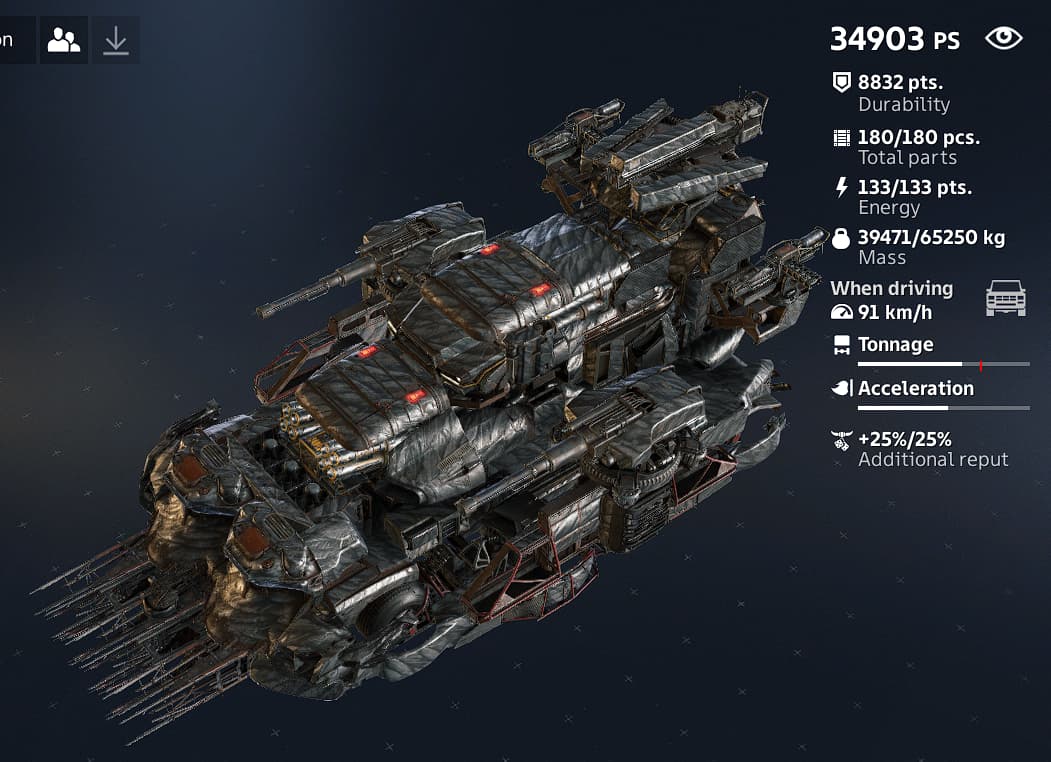Open the two-person players icon button
1051x762 pixels.
(x=64, y=40)
